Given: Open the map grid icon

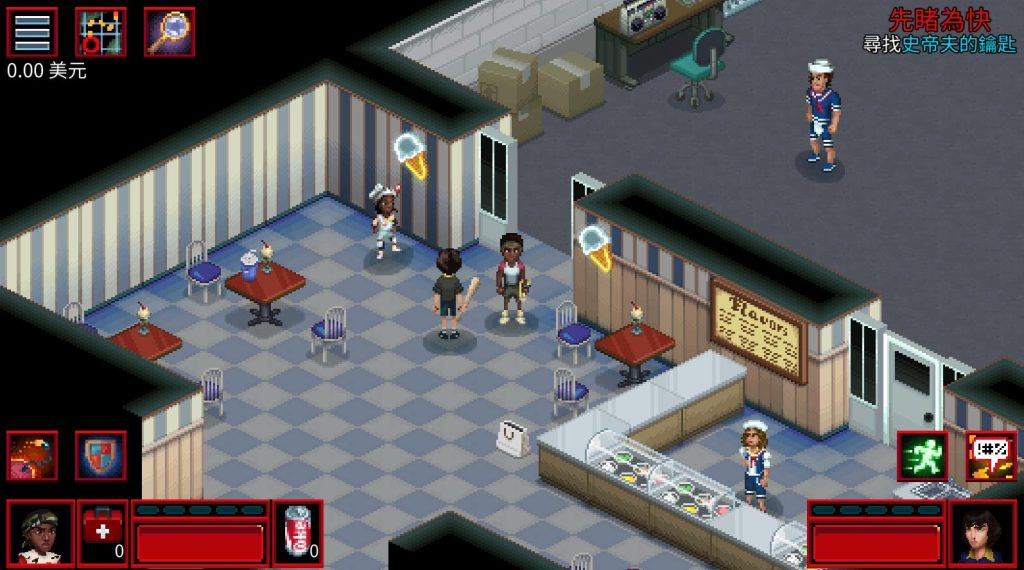Looking at the screenshot, I should (x=101, y=32).
